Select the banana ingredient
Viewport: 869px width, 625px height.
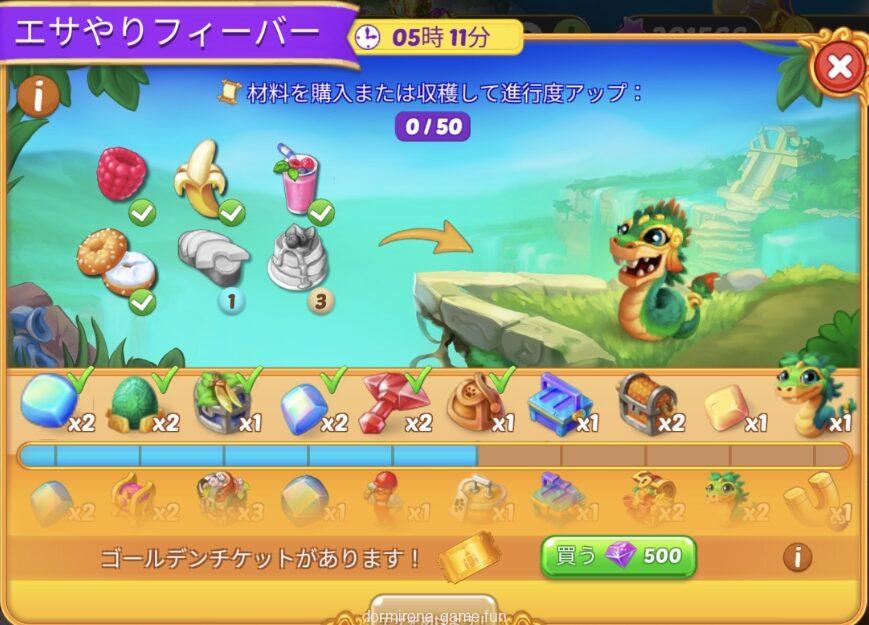tap(200, 178)
